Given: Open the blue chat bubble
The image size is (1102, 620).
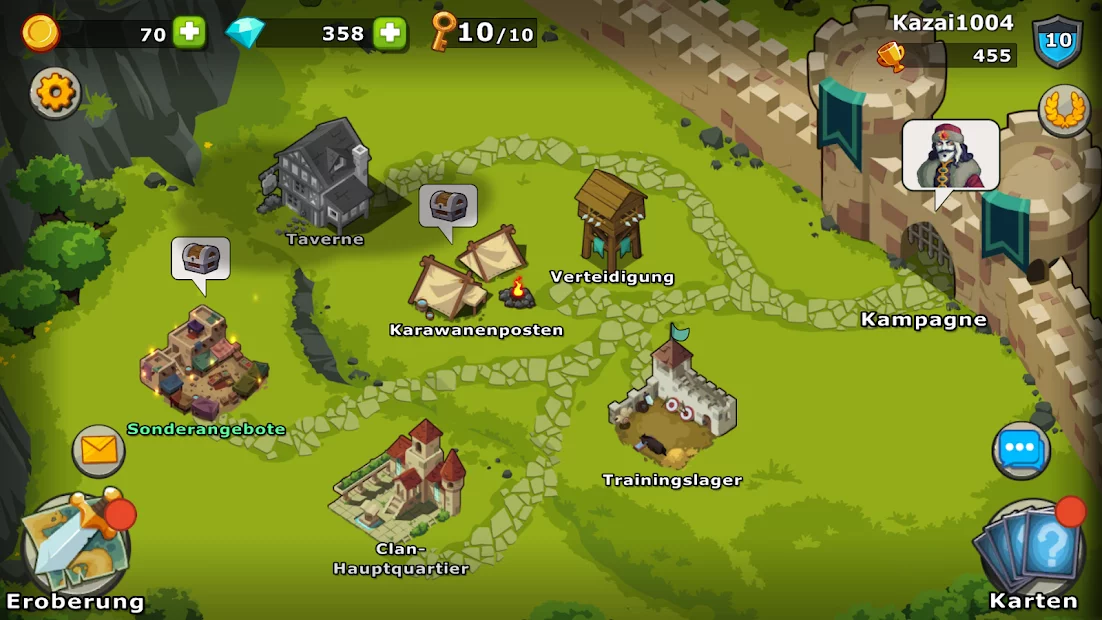Looking at the screenshot, I should tap(1020, 451).
